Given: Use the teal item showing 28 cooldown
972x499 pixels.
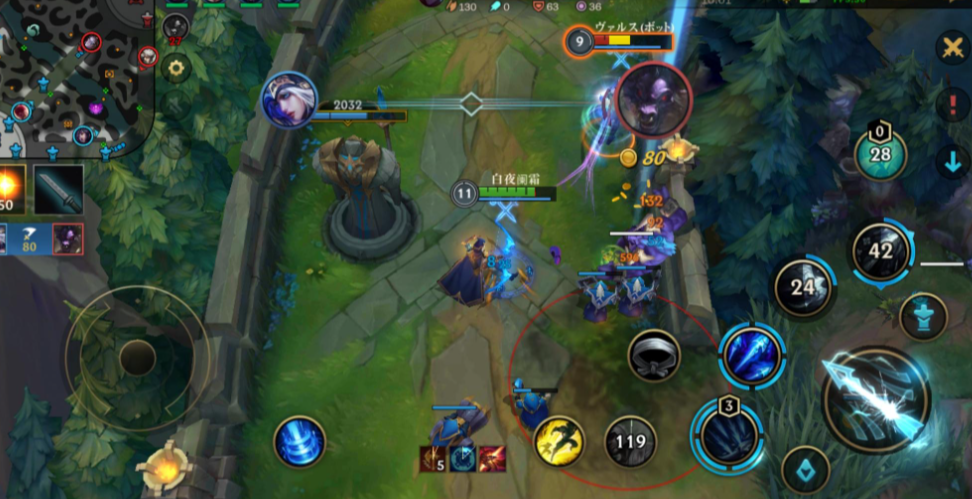Looking at the screenshot, I should pos(880,155).
